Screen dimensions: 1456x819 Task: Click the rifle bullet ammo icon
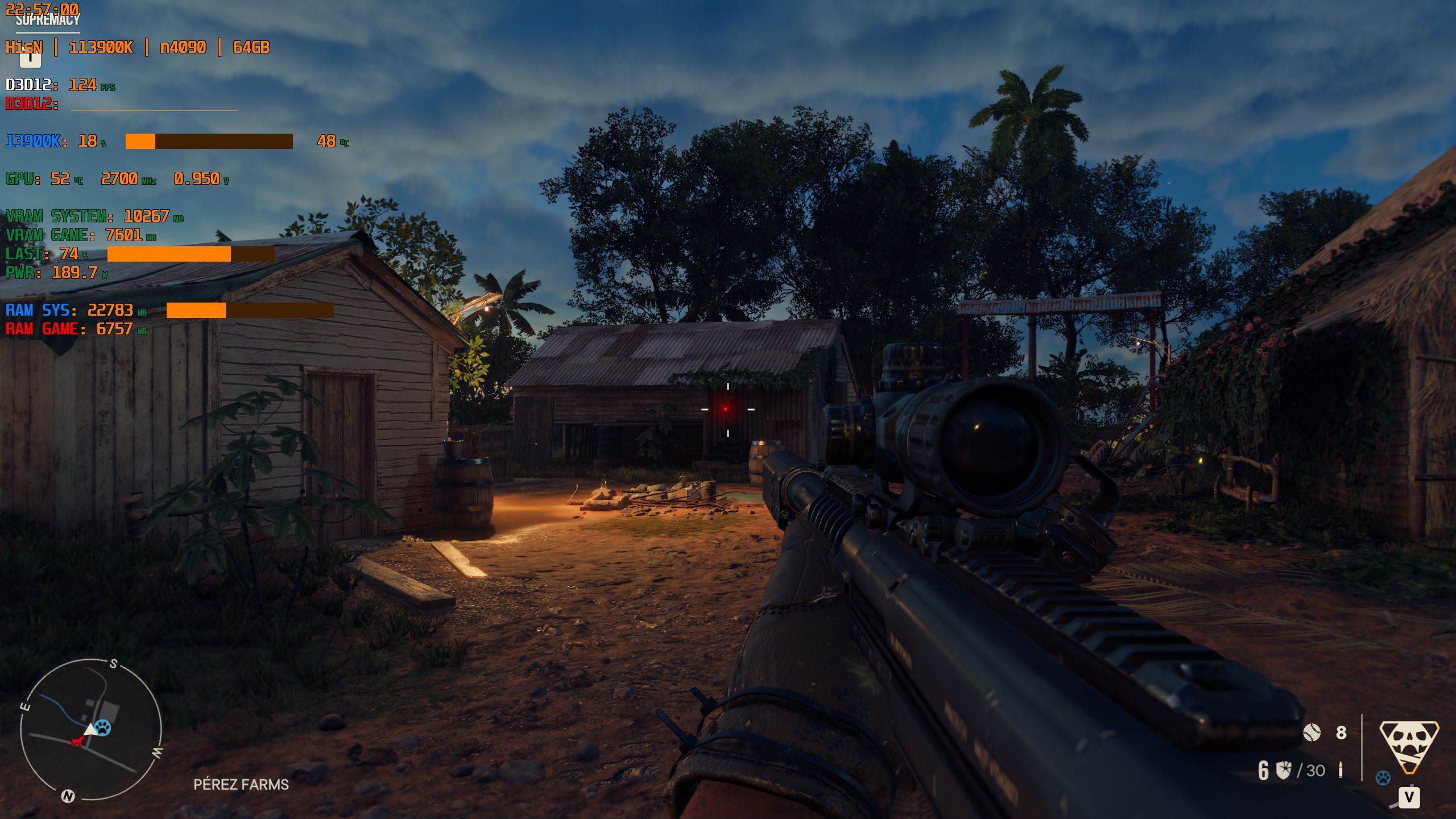coord(1341,770)
